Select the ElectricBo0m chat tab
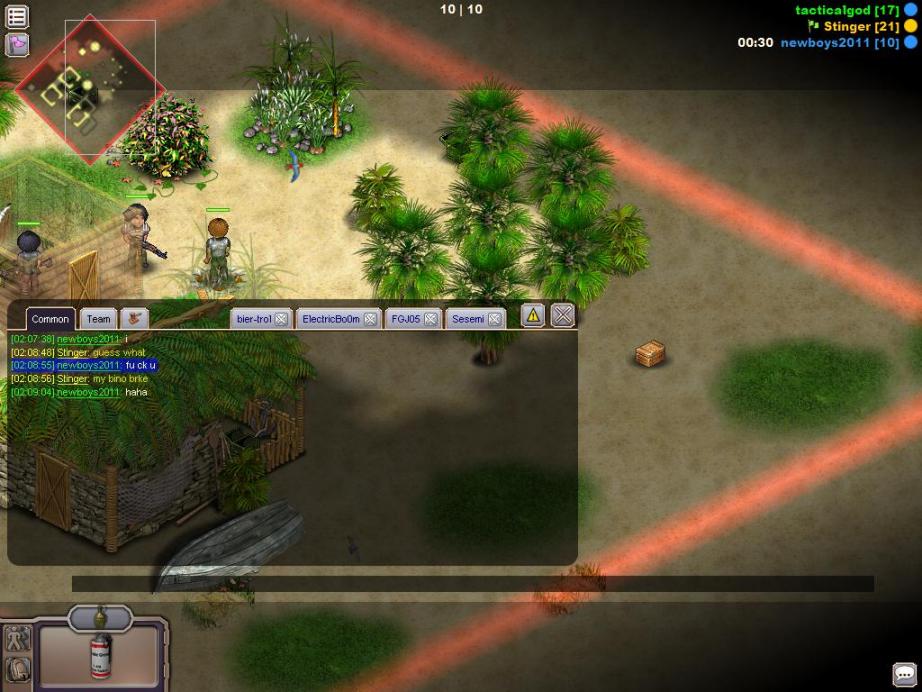Screen dimensions: 922x692 (329, 319)
